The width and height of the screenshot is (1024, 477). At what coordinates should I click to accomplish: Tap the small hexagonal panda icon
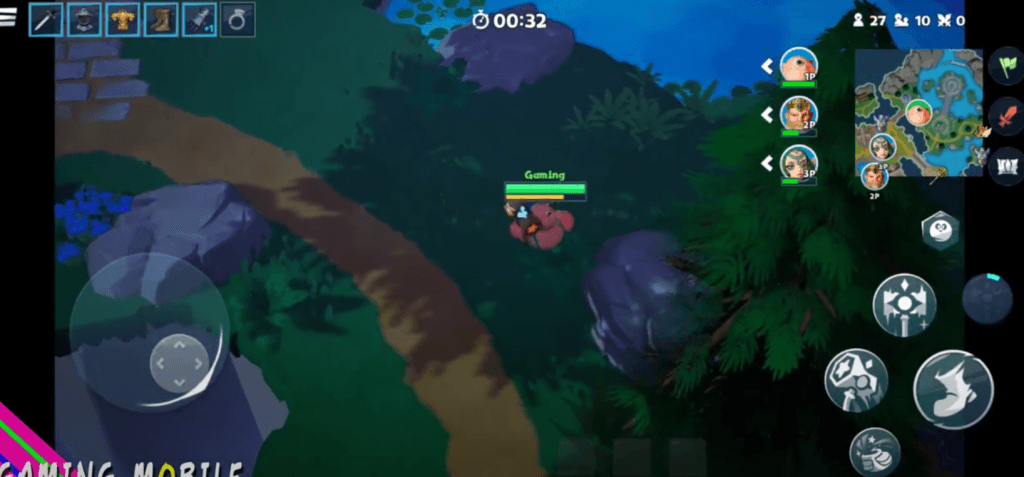pyautogui.click(x=940, y=230)
